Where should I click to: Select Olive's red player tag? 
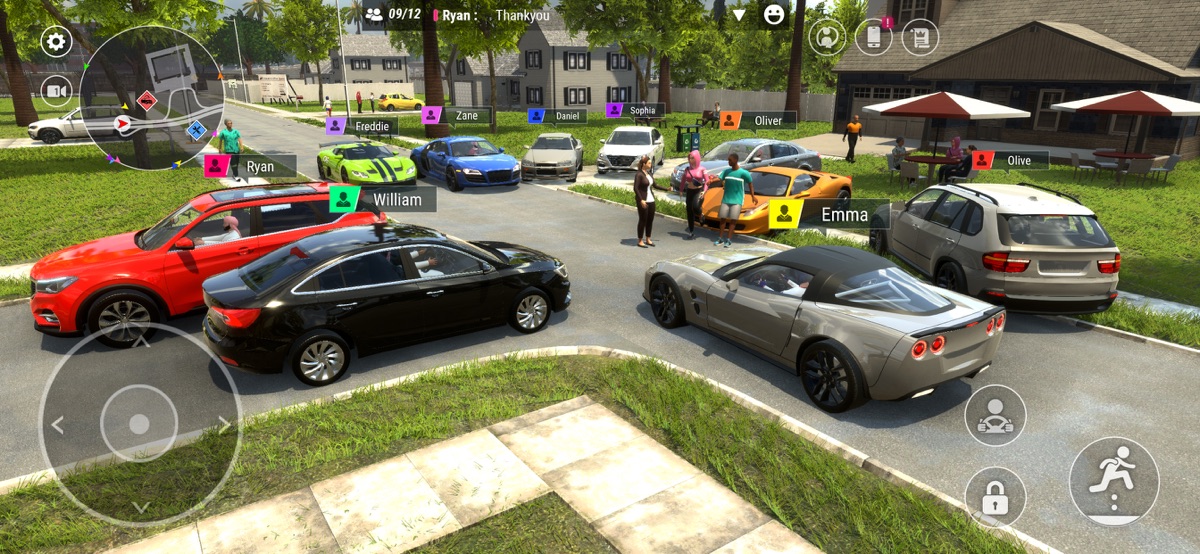983,160
